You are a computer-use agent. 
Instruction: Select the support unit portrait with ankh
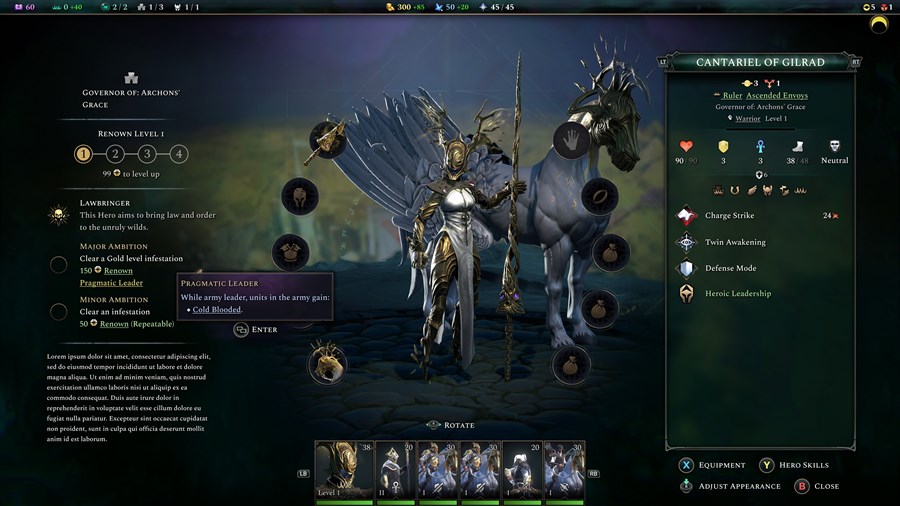395,469
